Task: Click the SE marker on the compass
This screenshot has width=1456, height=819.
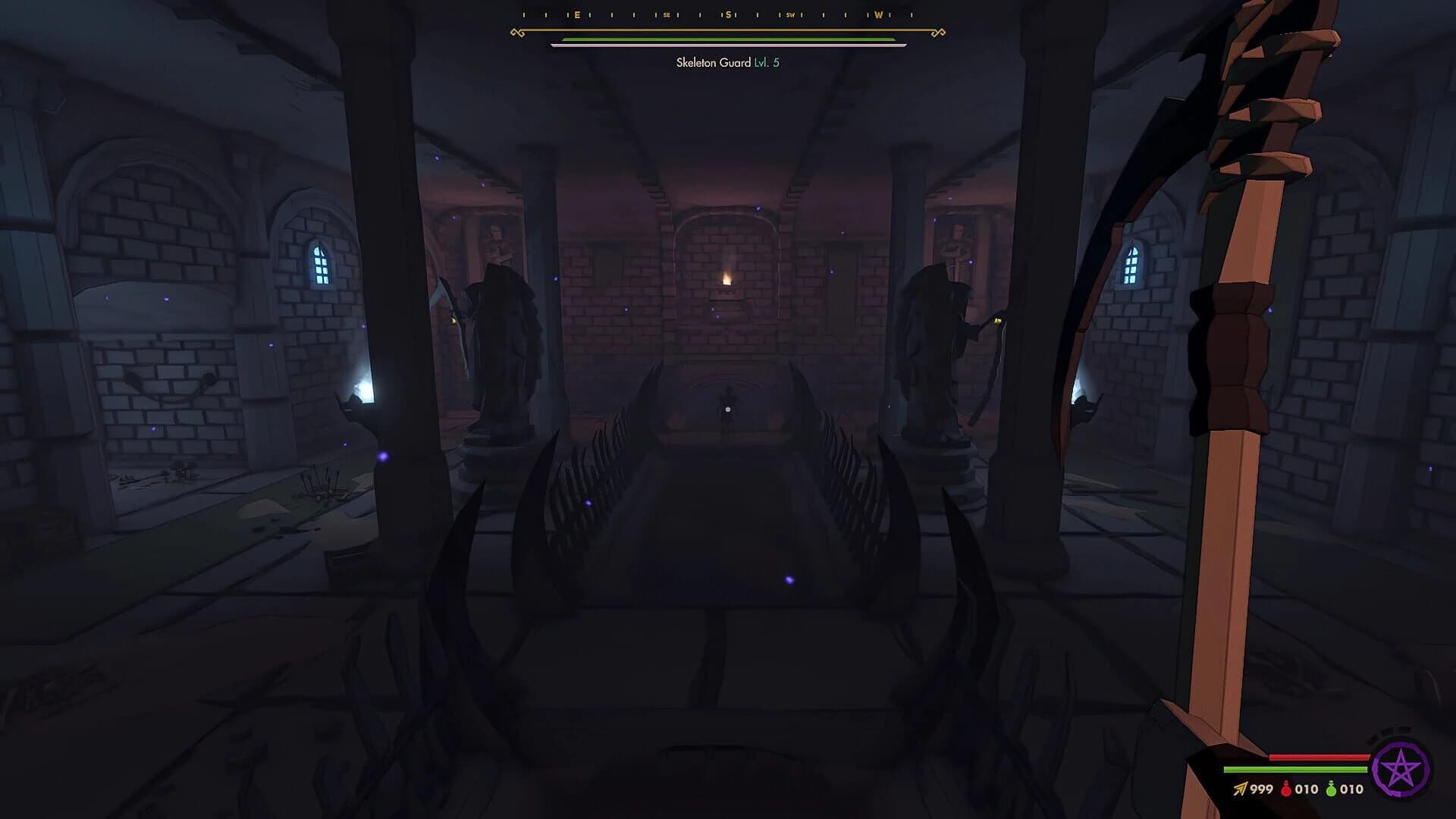Action: pyautogui.click(x=666, y=14)
